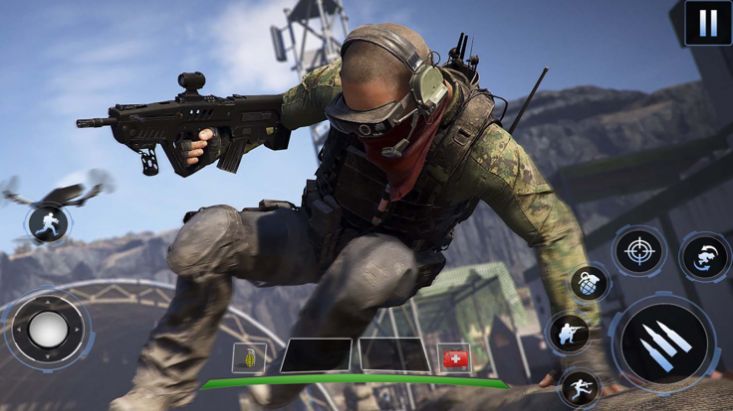The width and height of the screenshot is (733, 411).
Task: Pause the game
Action: click(x=707, y=22)
